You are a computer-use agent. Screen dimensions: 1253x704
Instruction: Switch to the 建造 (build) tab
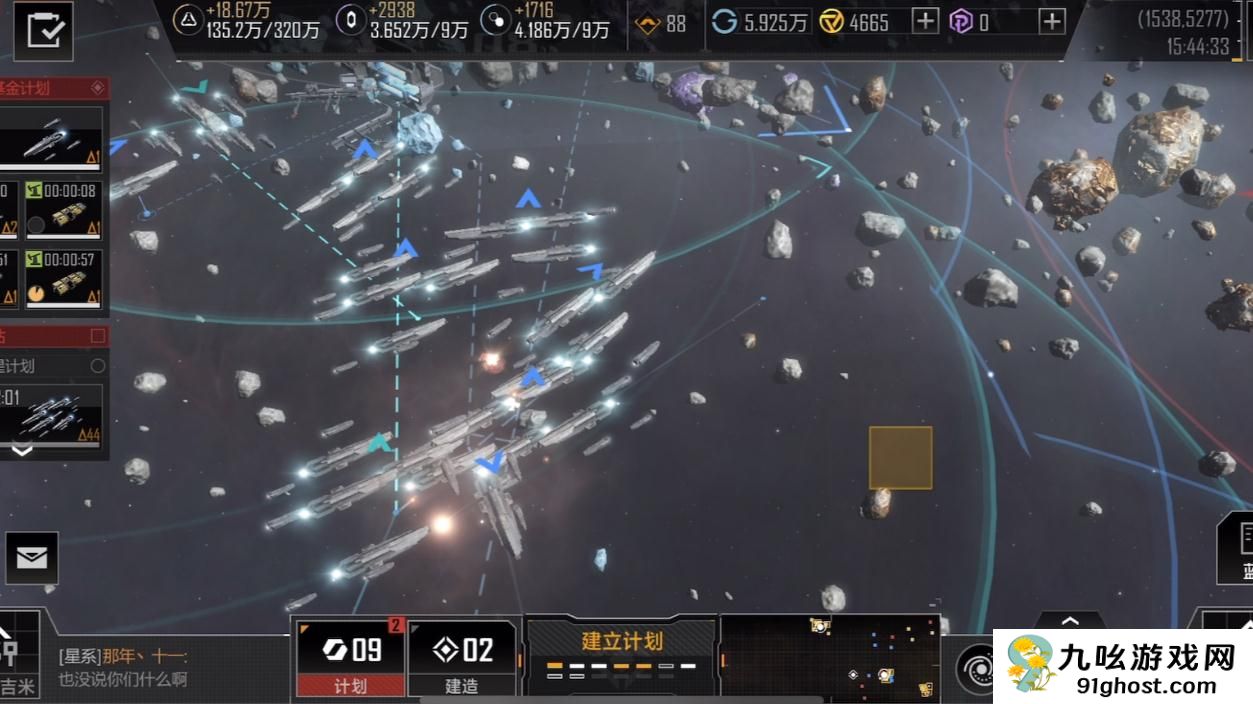pyautogui.click(x=462, y=658)
